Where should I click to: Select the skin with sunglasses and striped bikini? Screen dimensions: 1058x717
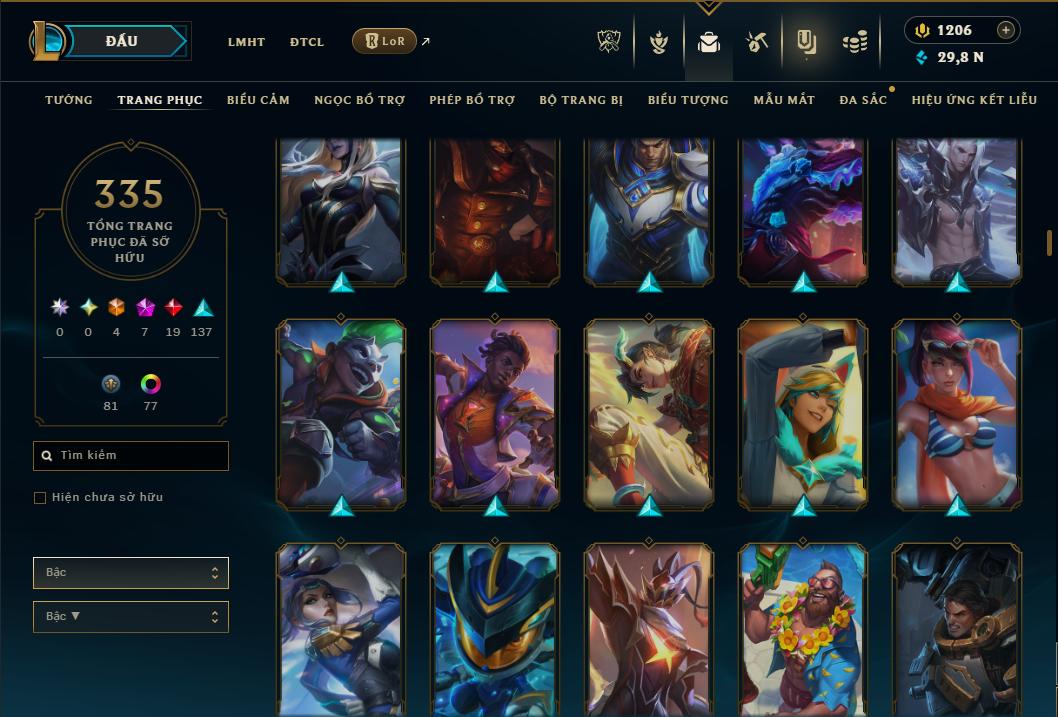pyautogui.click(x=957, y=413)
